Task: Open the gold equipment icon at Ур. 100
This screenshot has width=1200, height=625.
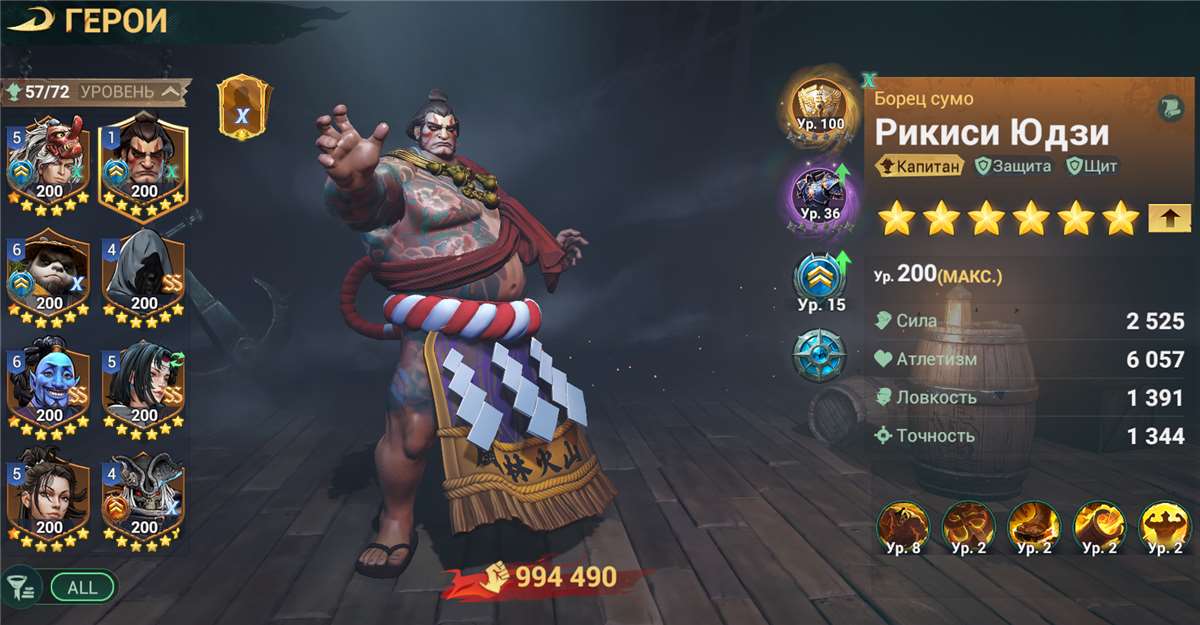Action: tap(820, 105)
